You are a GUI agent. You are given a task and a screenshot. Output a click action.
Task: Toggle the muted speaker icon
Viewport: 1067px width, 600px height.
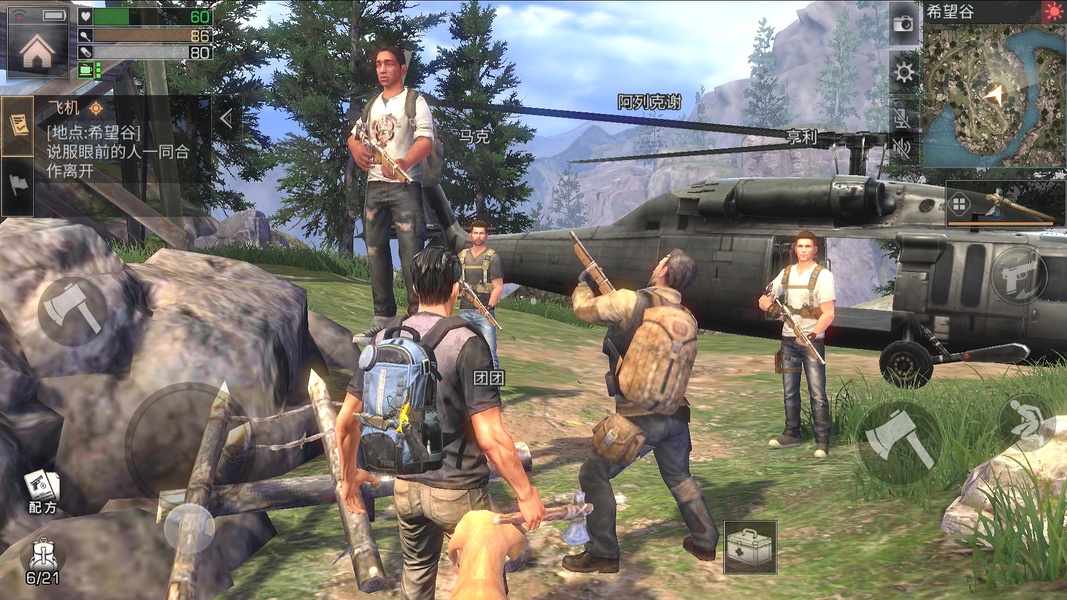(904, 150)
